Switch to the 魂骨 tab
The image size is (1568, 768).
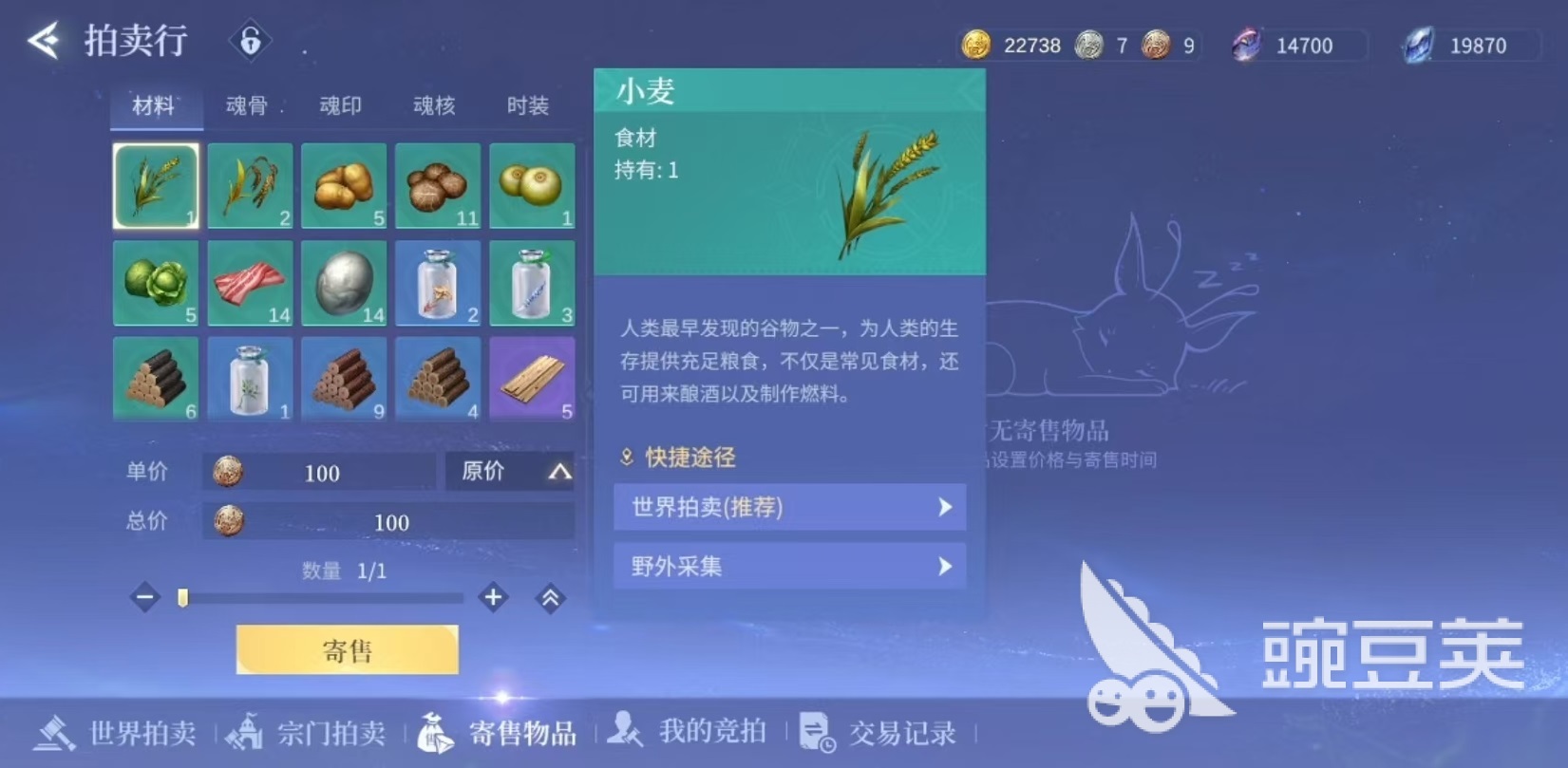pyautogui.click(x=247, y=105)
